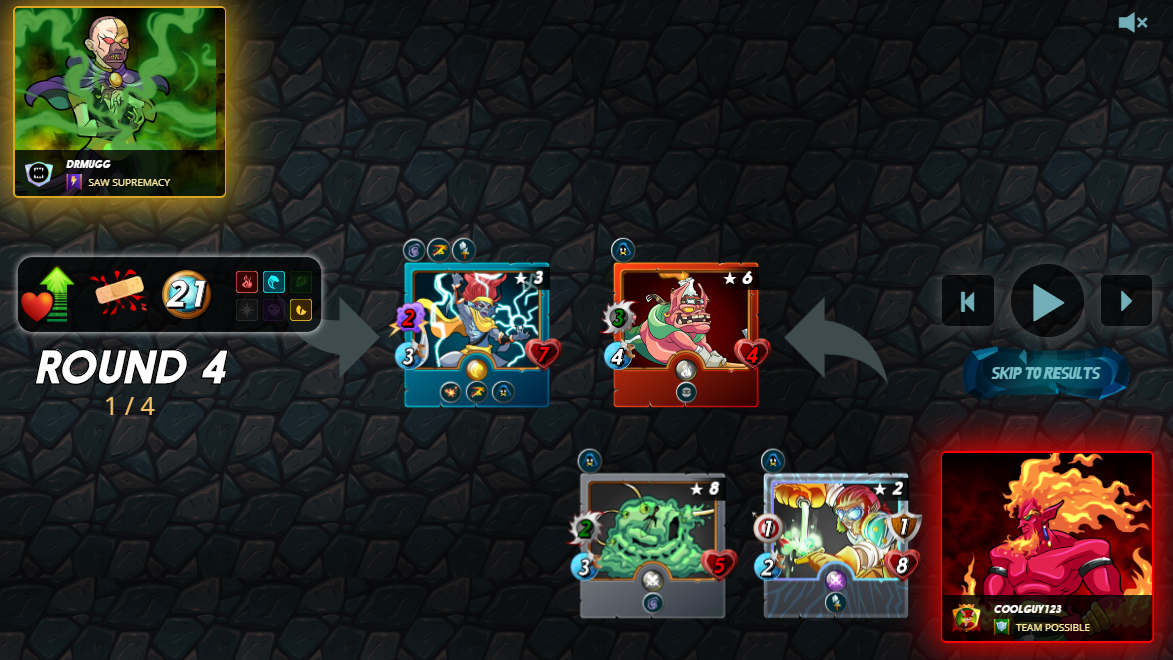
Task: Step back to the previous round
Action: [967, 301]
